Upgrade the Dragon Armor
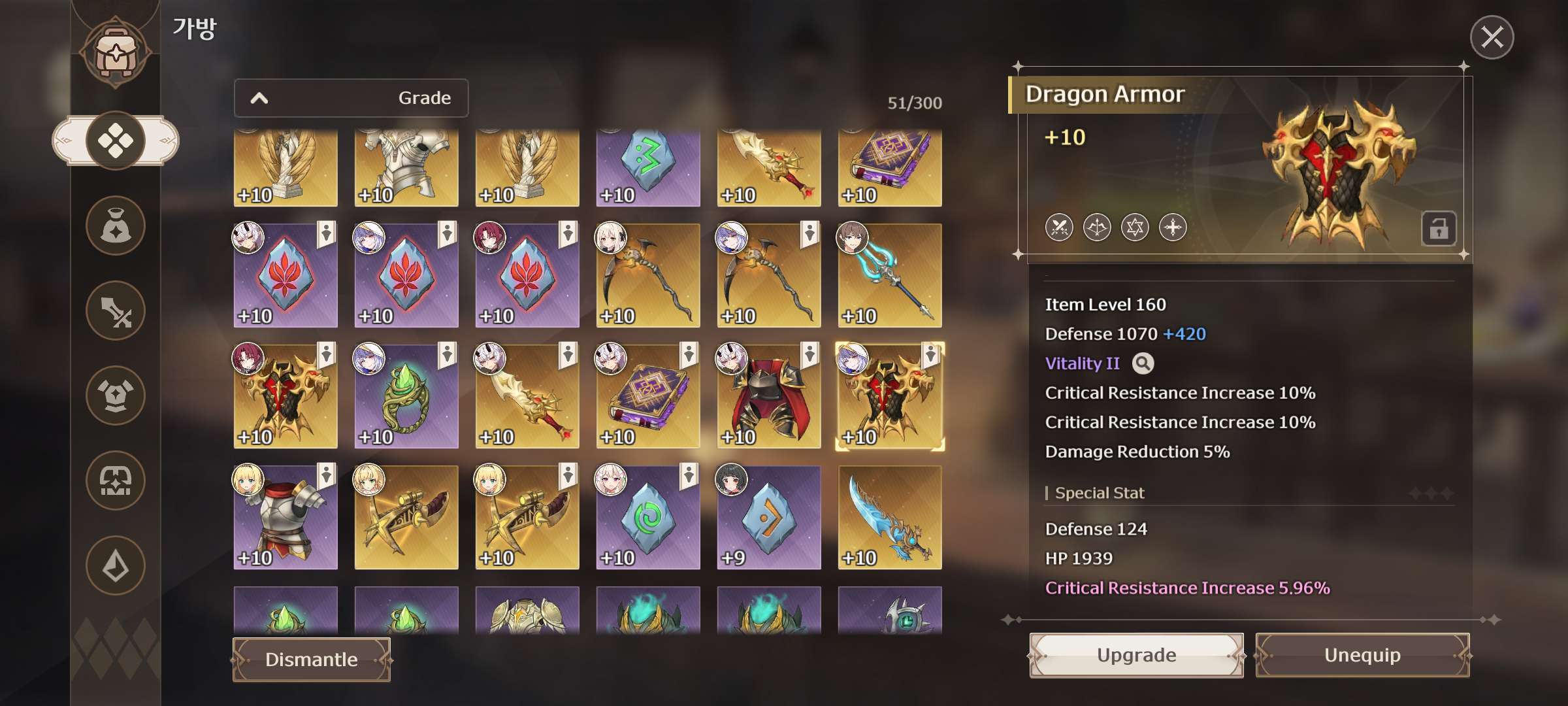Image resolution: width=1568 pixels, height=706 pixels. [x=1136, y=655]
